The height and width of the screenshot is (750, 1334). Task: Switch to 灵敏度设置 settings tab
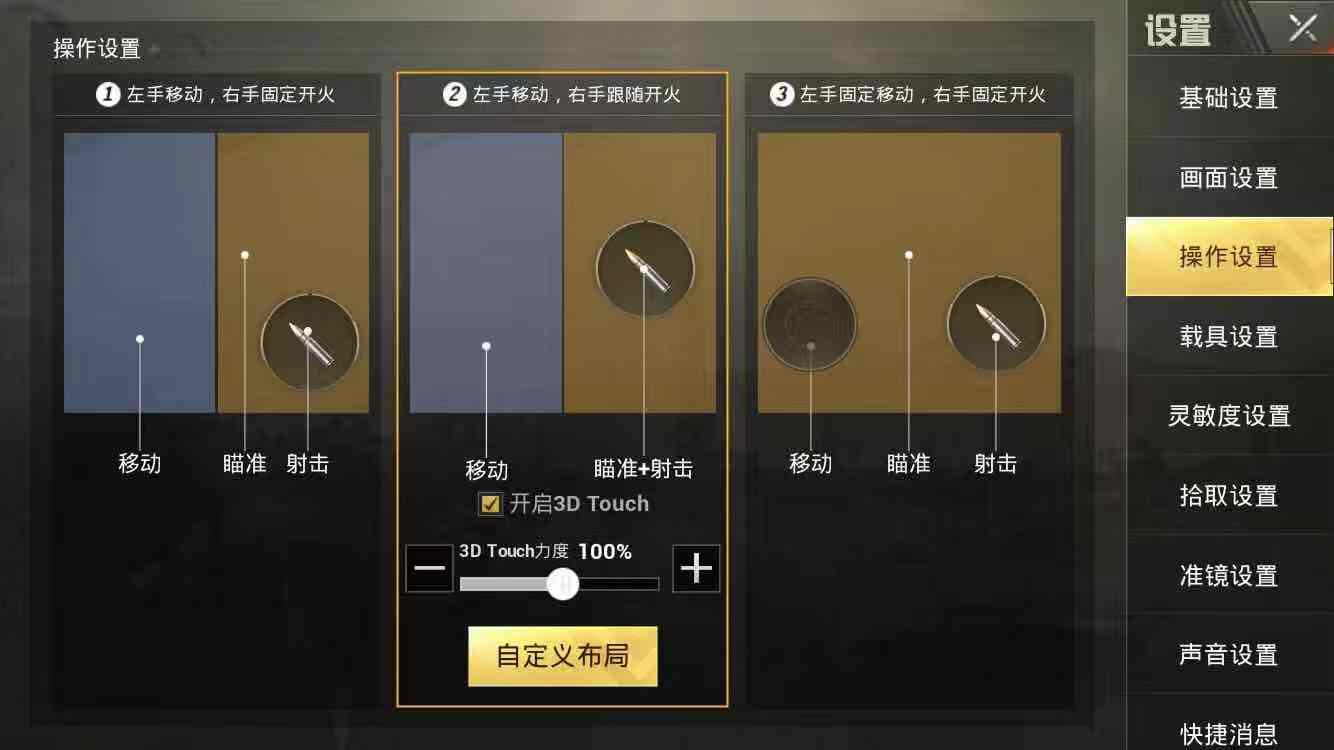[x=1228, y=416]
